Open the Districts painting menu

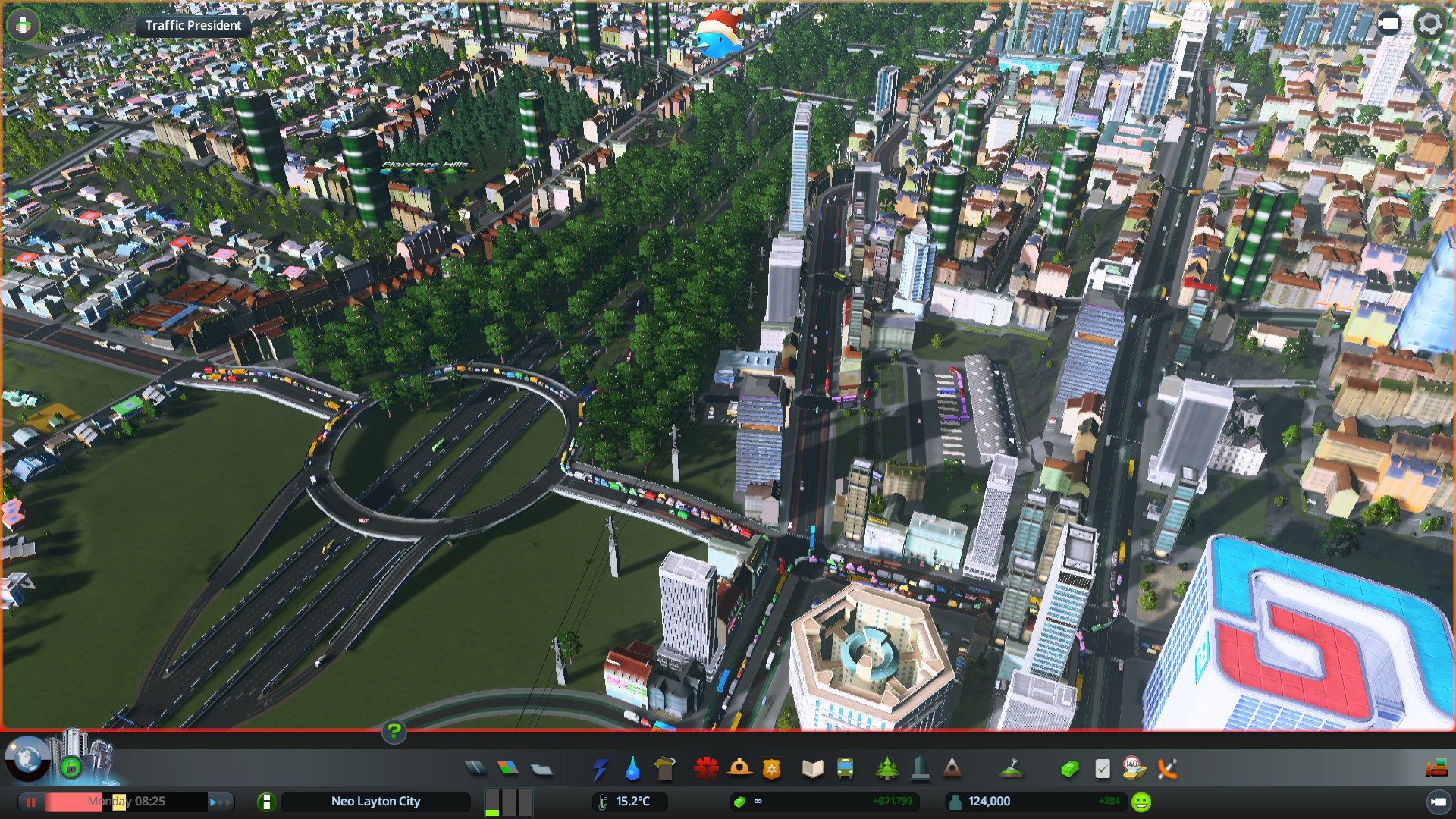[541, 769]
